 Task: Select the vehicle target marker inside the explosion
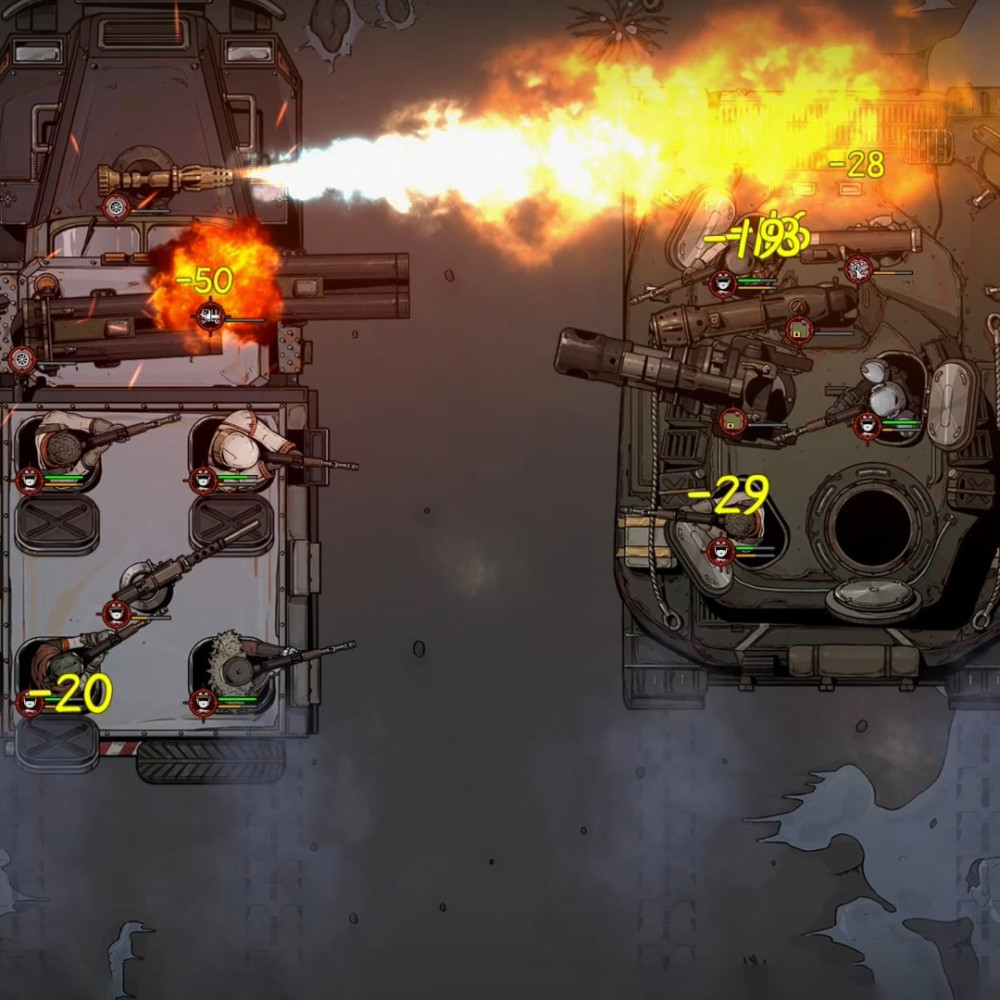[209, 317]
